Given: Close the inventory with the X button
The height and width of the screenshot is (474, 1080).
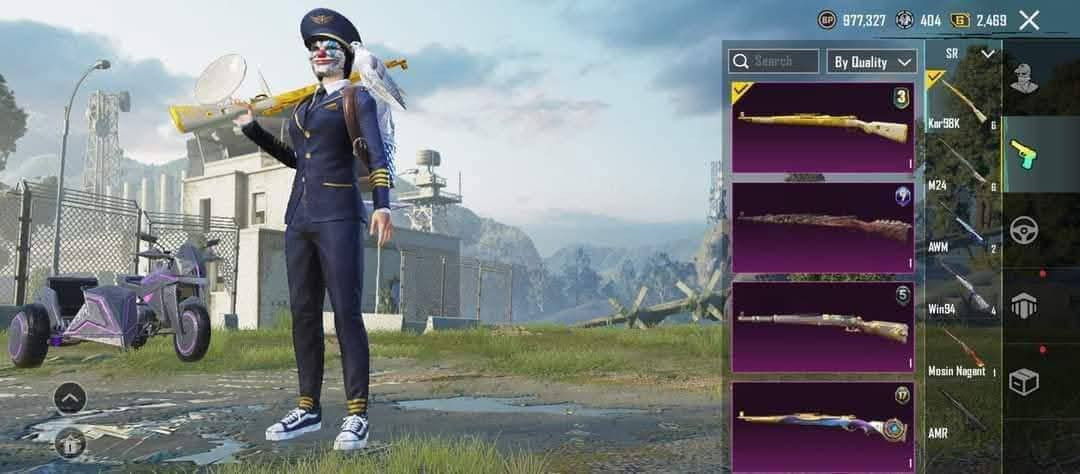Looking at the screenshot, I should click(1029, 20).
